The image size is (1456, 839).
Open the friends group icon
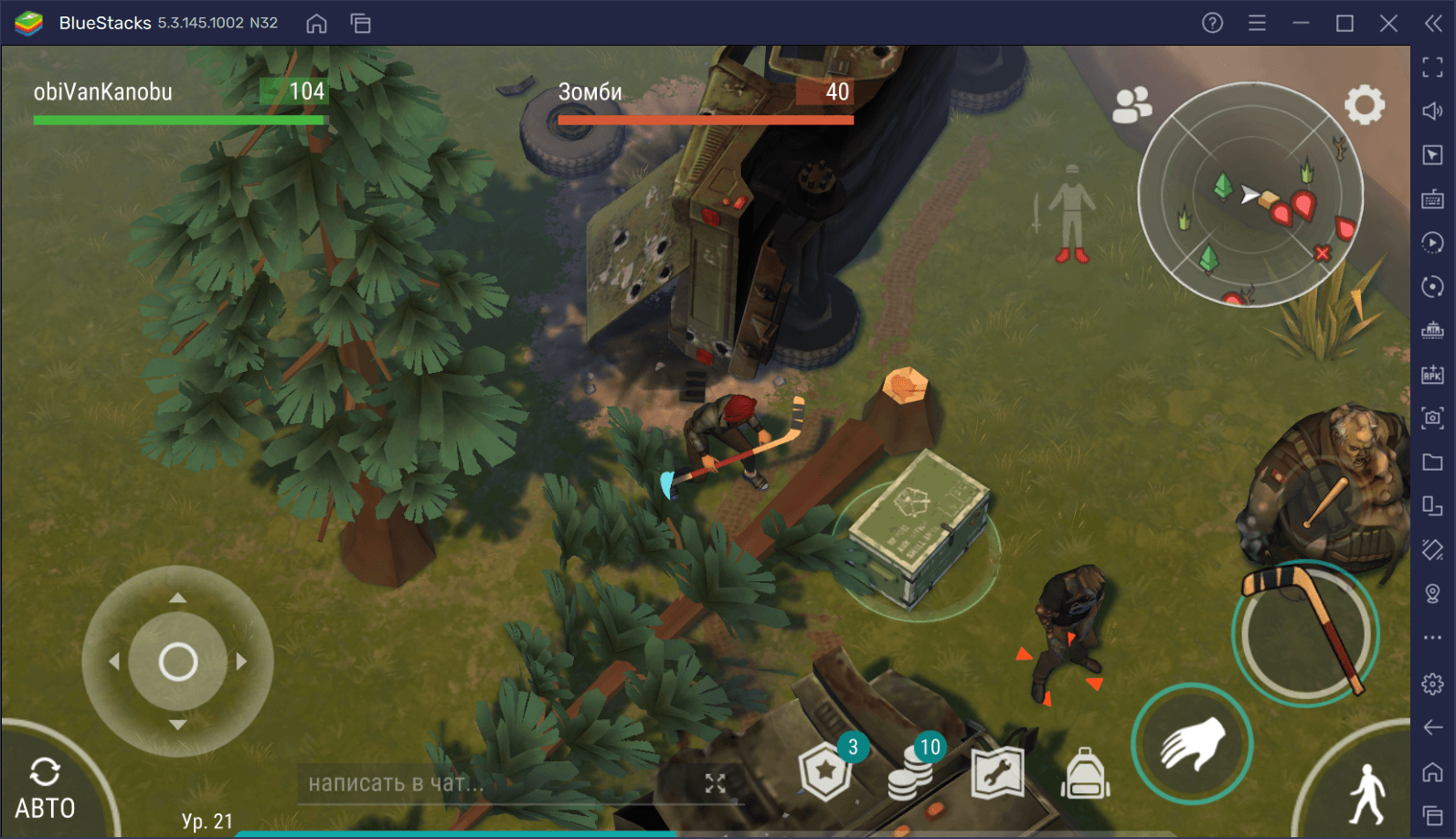(1132, 105)
